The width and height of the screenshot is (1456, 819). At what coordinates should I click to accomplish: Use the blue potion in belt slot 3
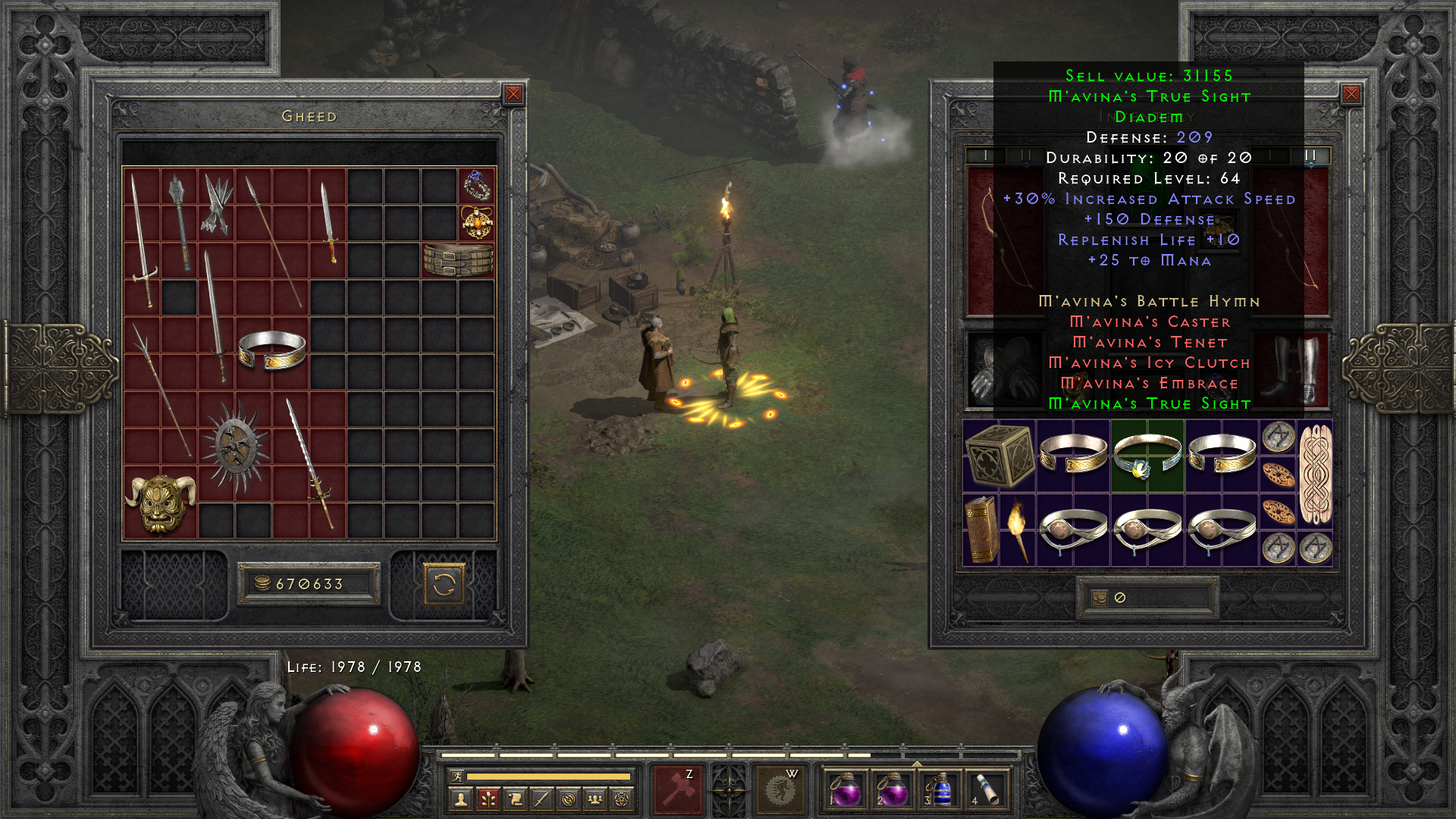[x=939, y=789]
